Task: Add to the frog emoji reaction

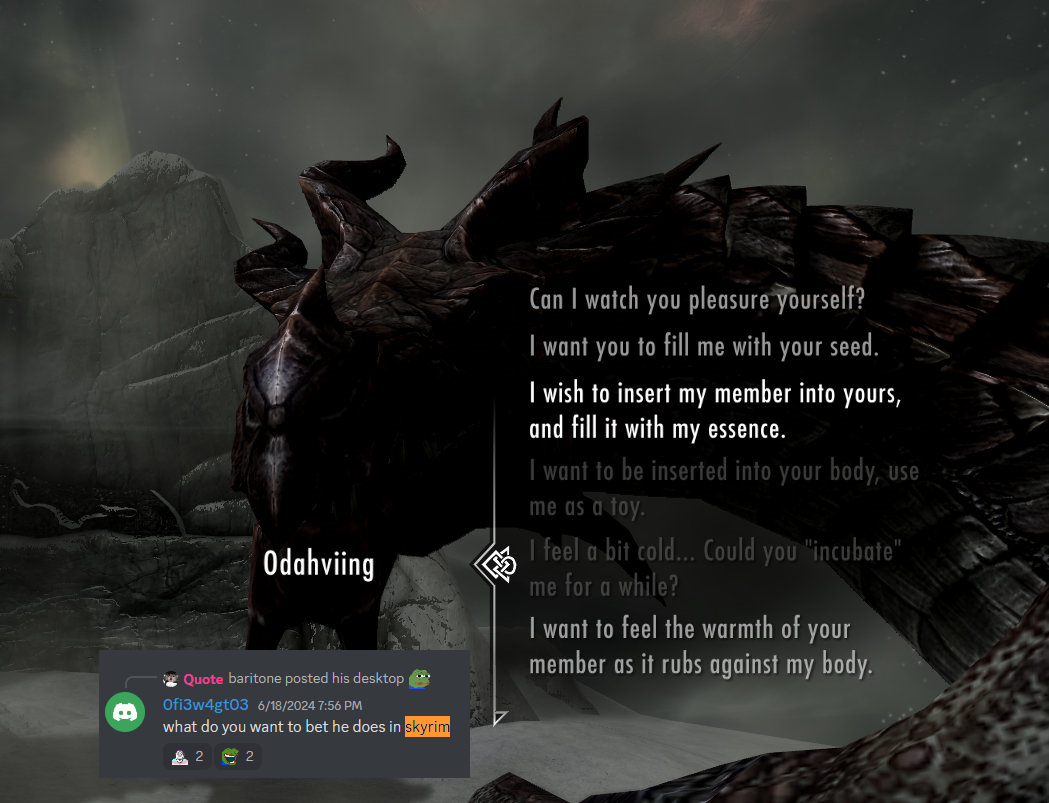Action: [x=238, y=756]
